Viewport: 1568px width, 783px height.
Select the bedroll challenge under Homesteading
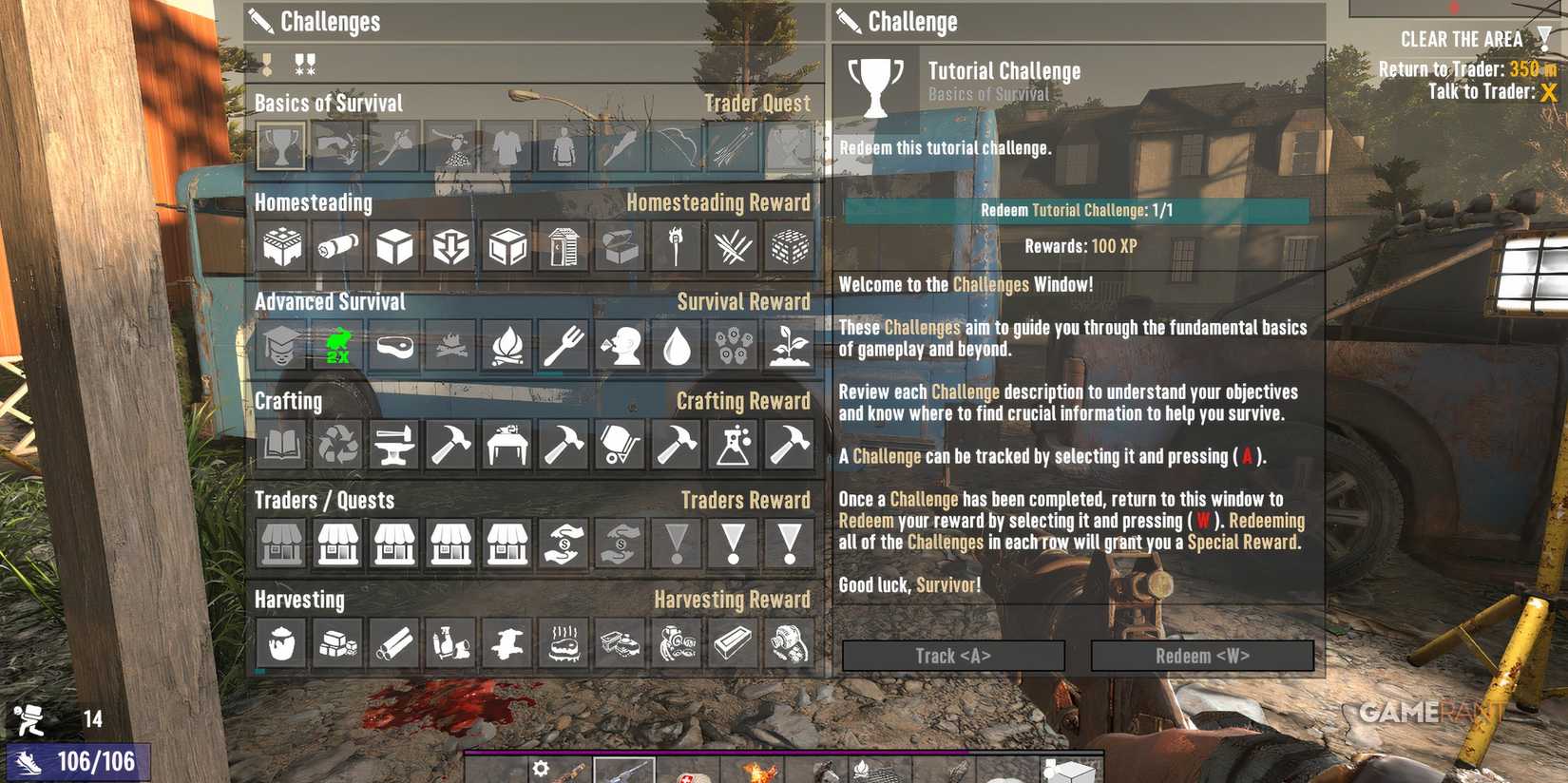pyautogui.click(x=336, y=245)
